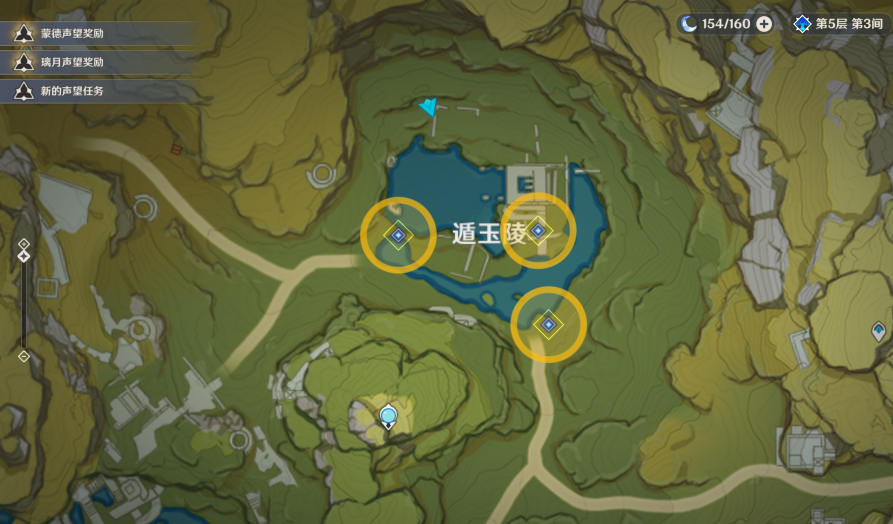Select the glowing teleport waypoint on the hill
893x524 pixels.
[388, 416]
